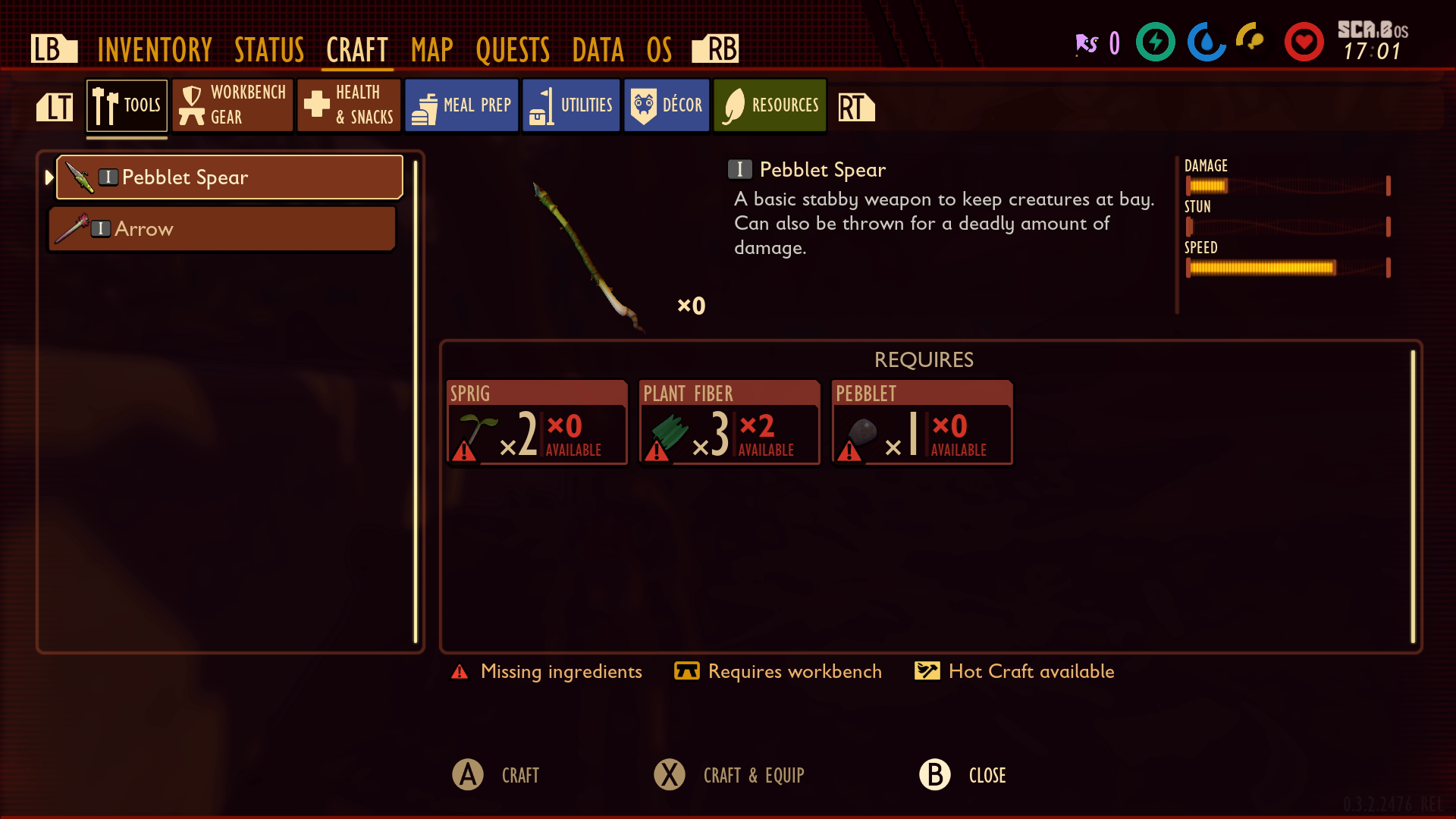Click the drumstick hunger indicator
1456x819 pixels.
(x=1248, y=42)
